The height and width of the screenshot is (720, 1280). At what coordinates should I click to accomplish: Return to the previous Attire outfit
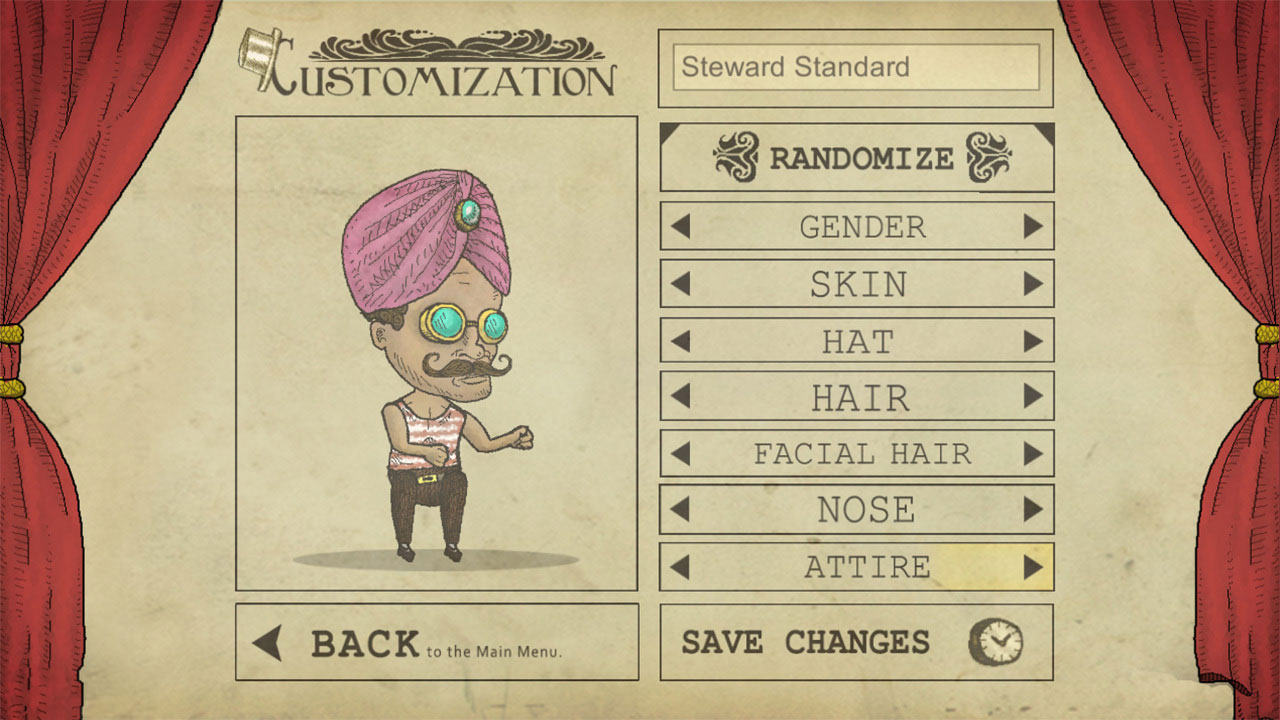tap(680, 565)
